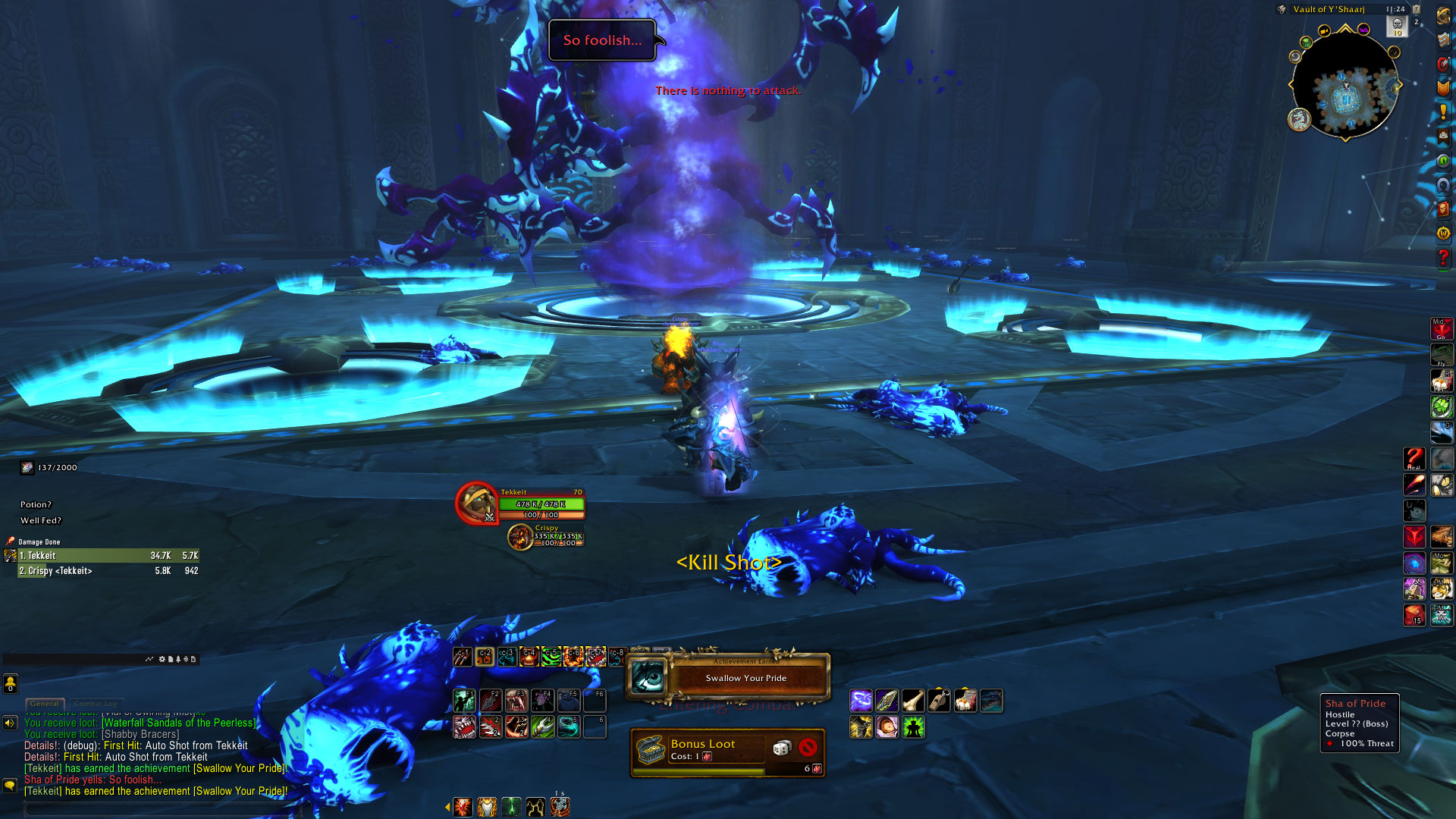
Task: Roll the dice for Bonus Loot
Action: point(781,748)
